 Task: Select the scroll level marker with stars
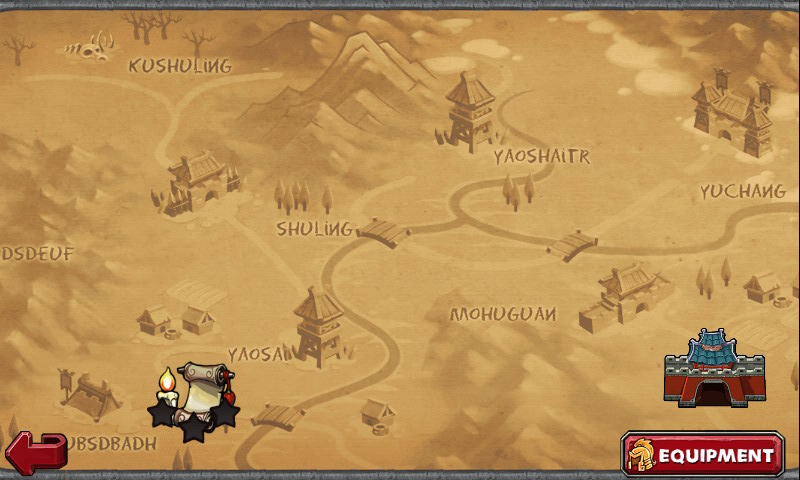196,398
